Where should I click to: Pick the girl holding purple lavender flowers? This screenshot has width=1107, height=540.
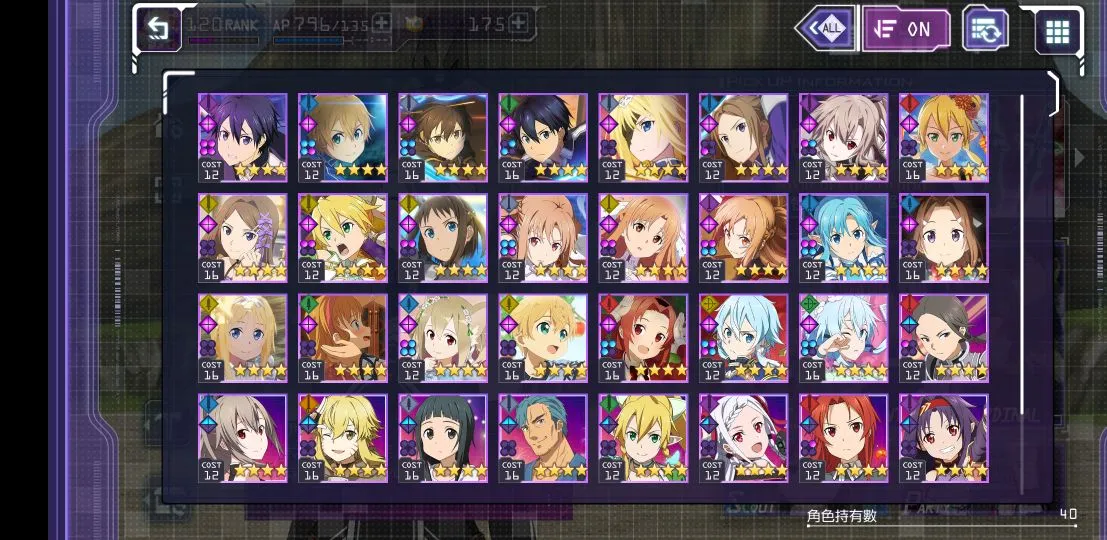243,238
